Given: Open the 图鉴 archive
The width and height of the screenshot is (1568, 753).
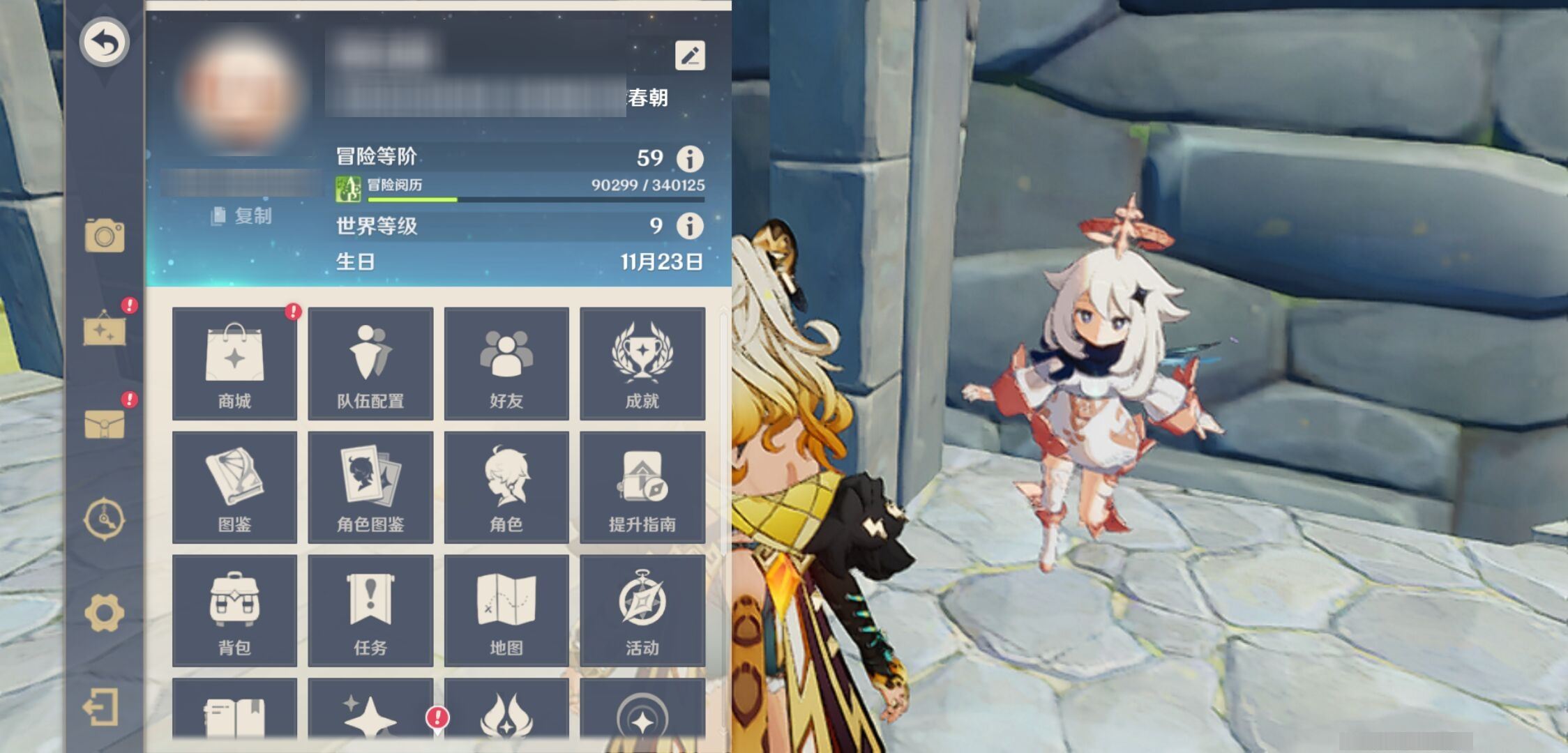Looking at the screenshot, I should pos(234,487).
